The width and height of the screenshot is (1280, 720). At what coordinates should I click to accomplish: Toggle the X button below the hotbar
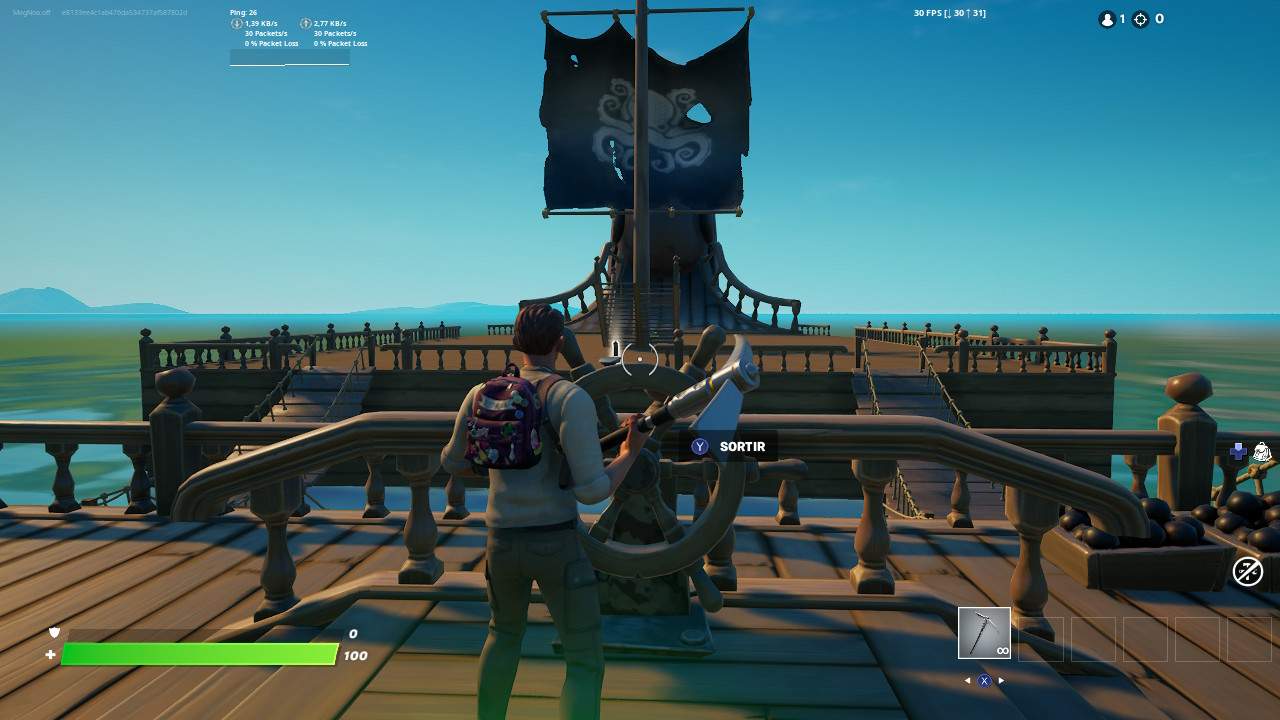pyautogui.click(x=983, y=678)
